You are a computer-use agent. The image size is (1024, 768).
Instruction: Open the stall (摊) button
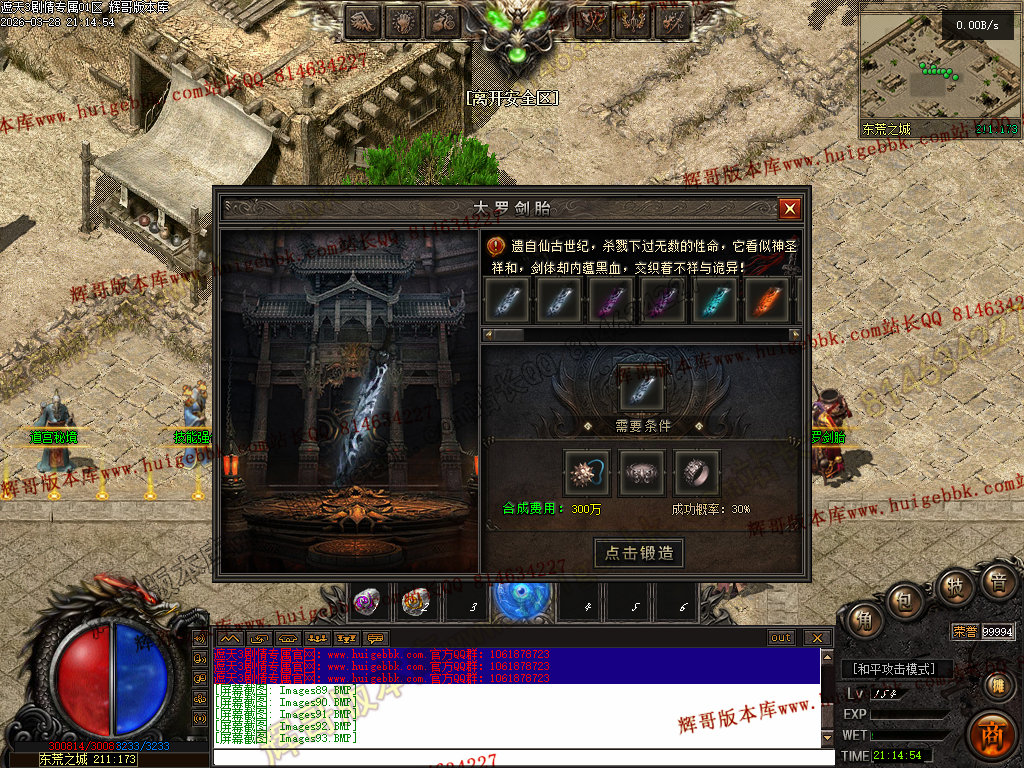997,684
